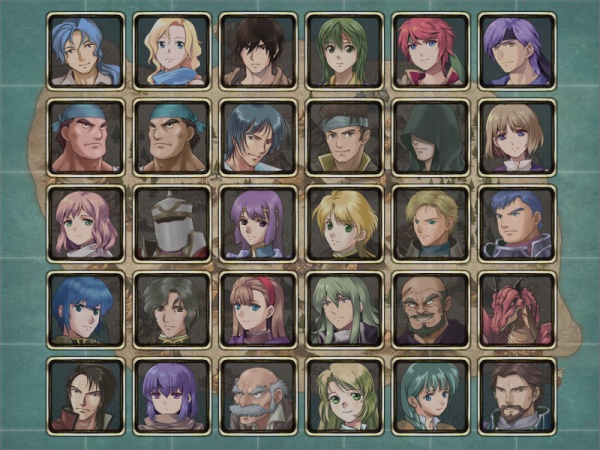Choose the purple-haired girl with red eyes
600x450 pixels.
pos(172,397)
